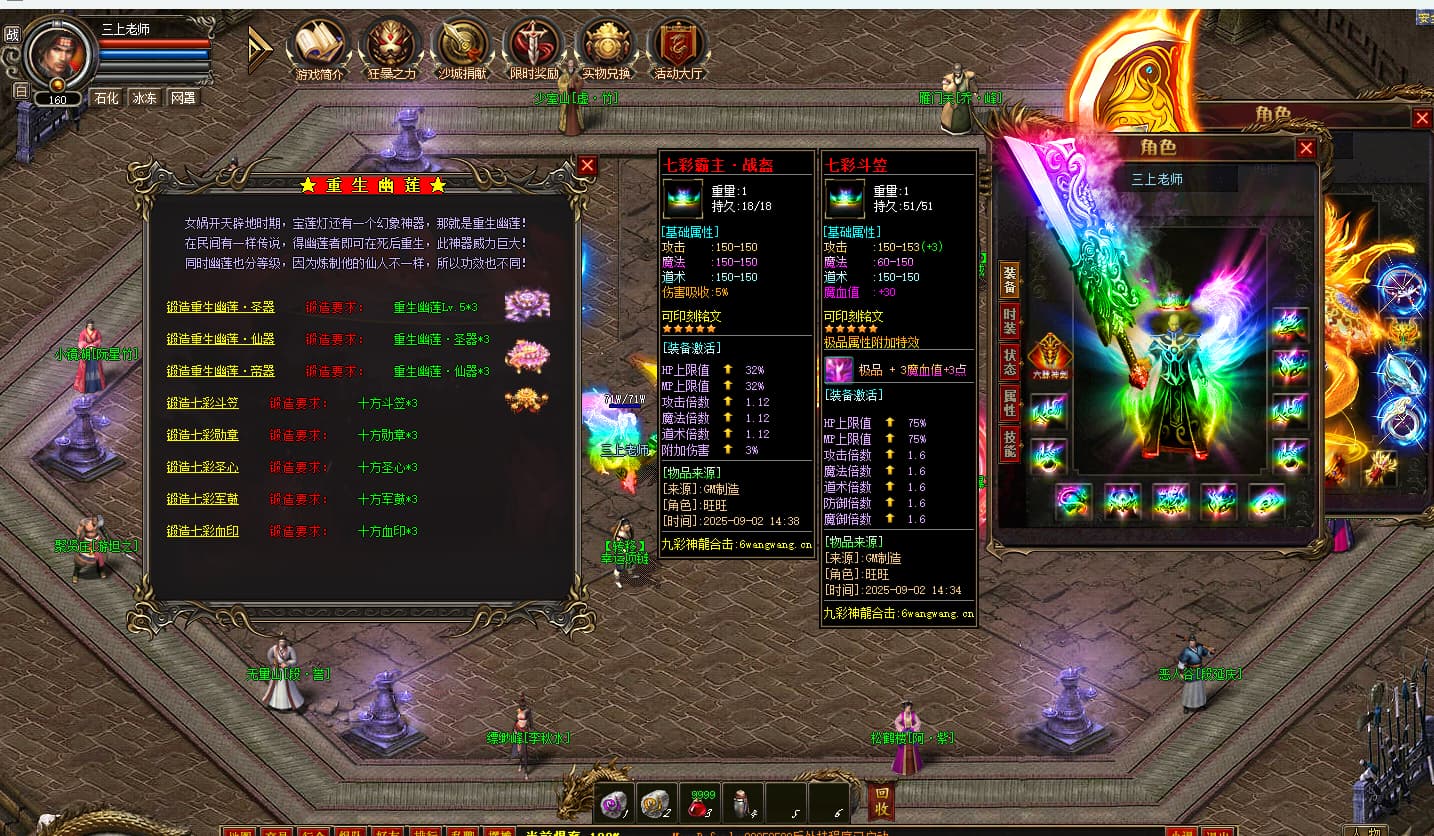Toggle the 石化 status button
The image size is (1434, 836).
point(106,98)
